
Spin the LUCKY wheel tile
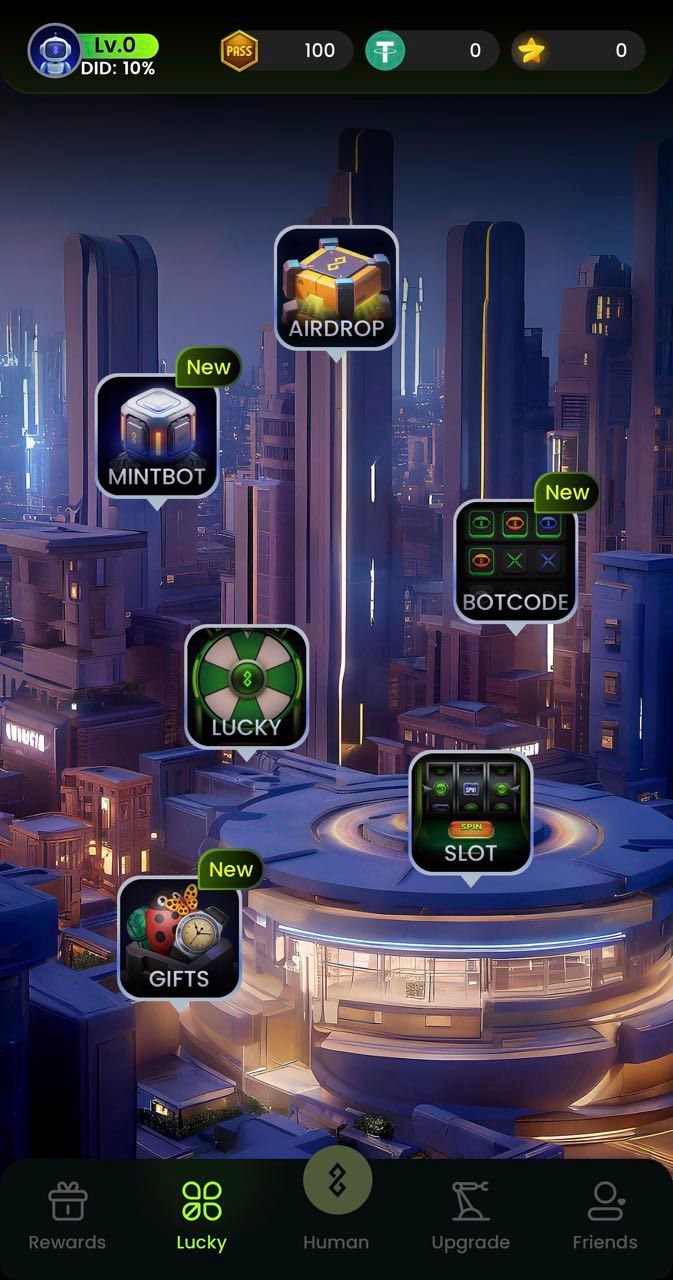(x=246, y=687)
